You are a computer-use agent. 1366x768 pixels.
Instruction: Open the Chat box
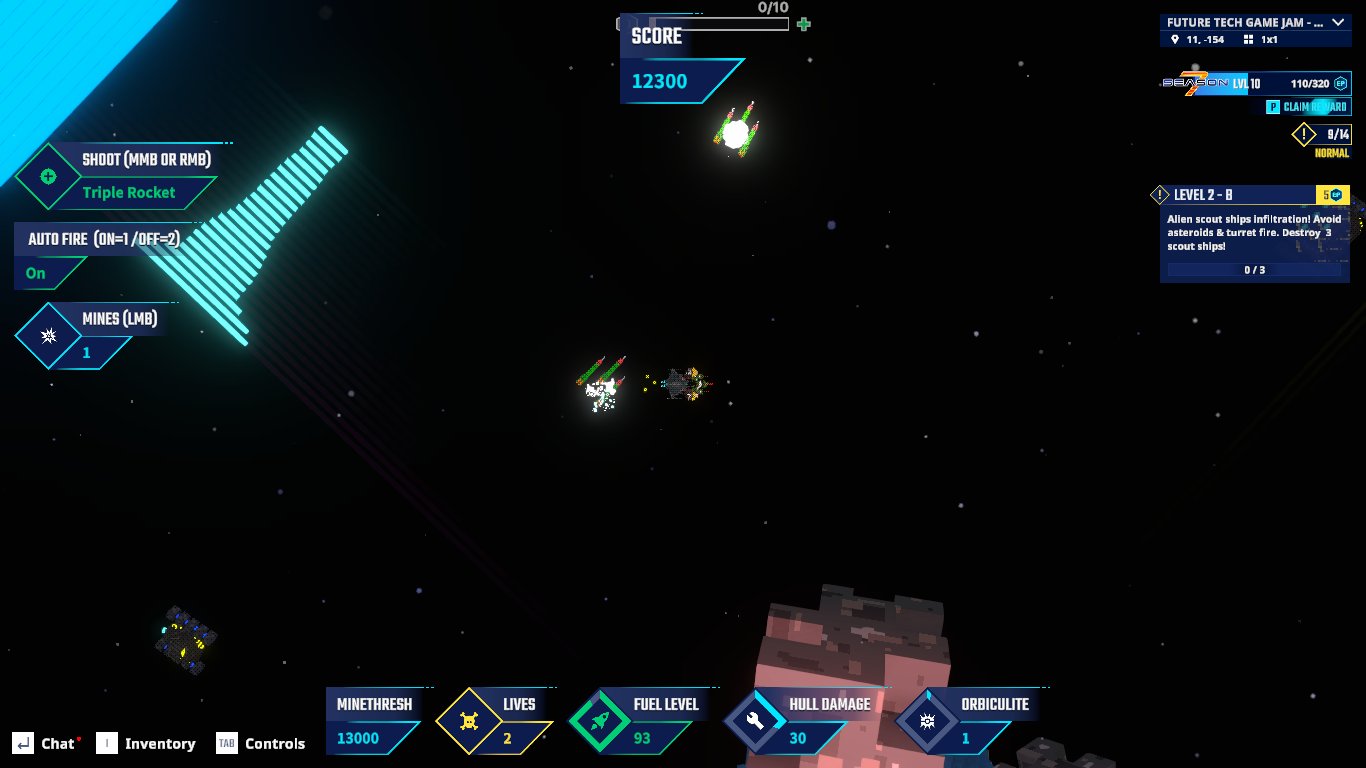click(x=47, y=743)
